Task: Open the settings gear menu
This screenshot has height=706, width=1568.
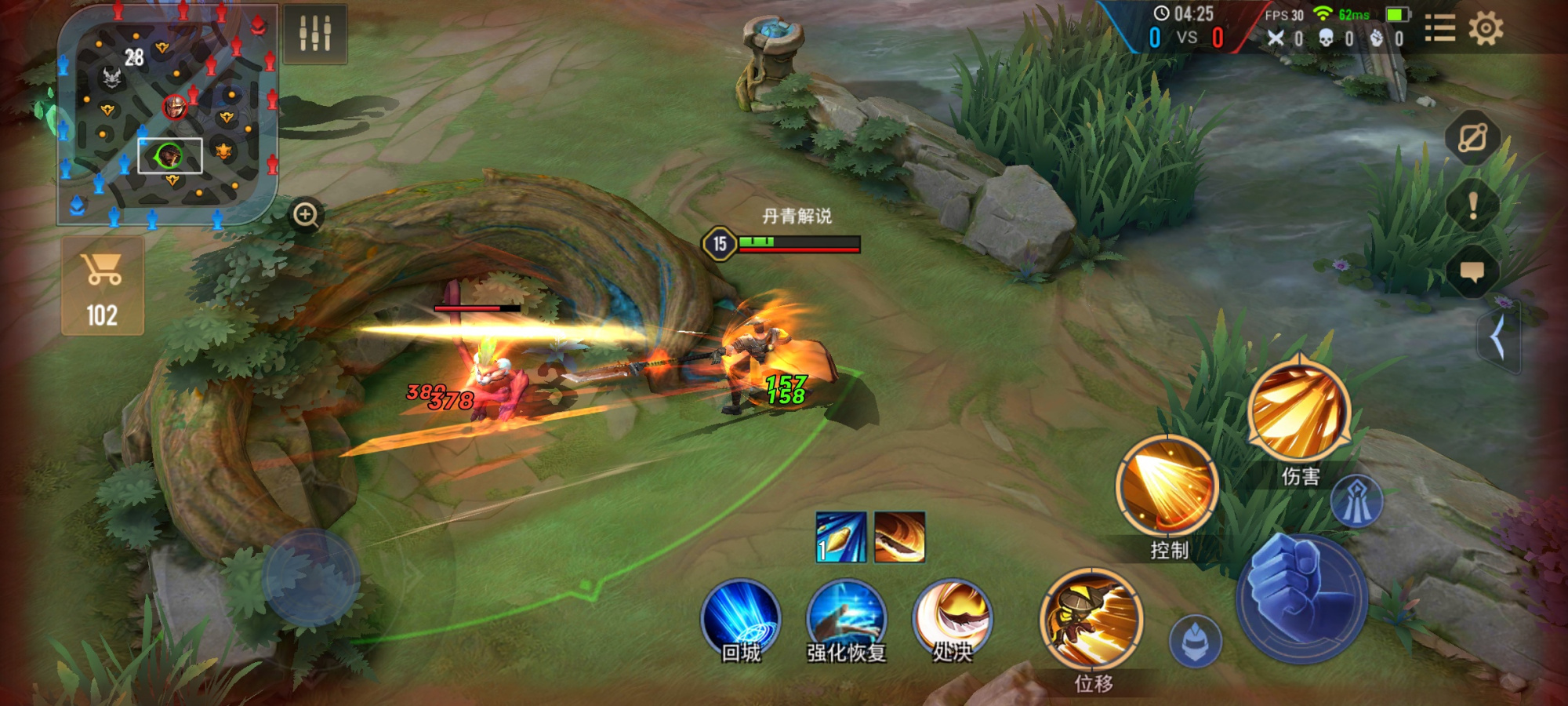Action: point(1485,29)
